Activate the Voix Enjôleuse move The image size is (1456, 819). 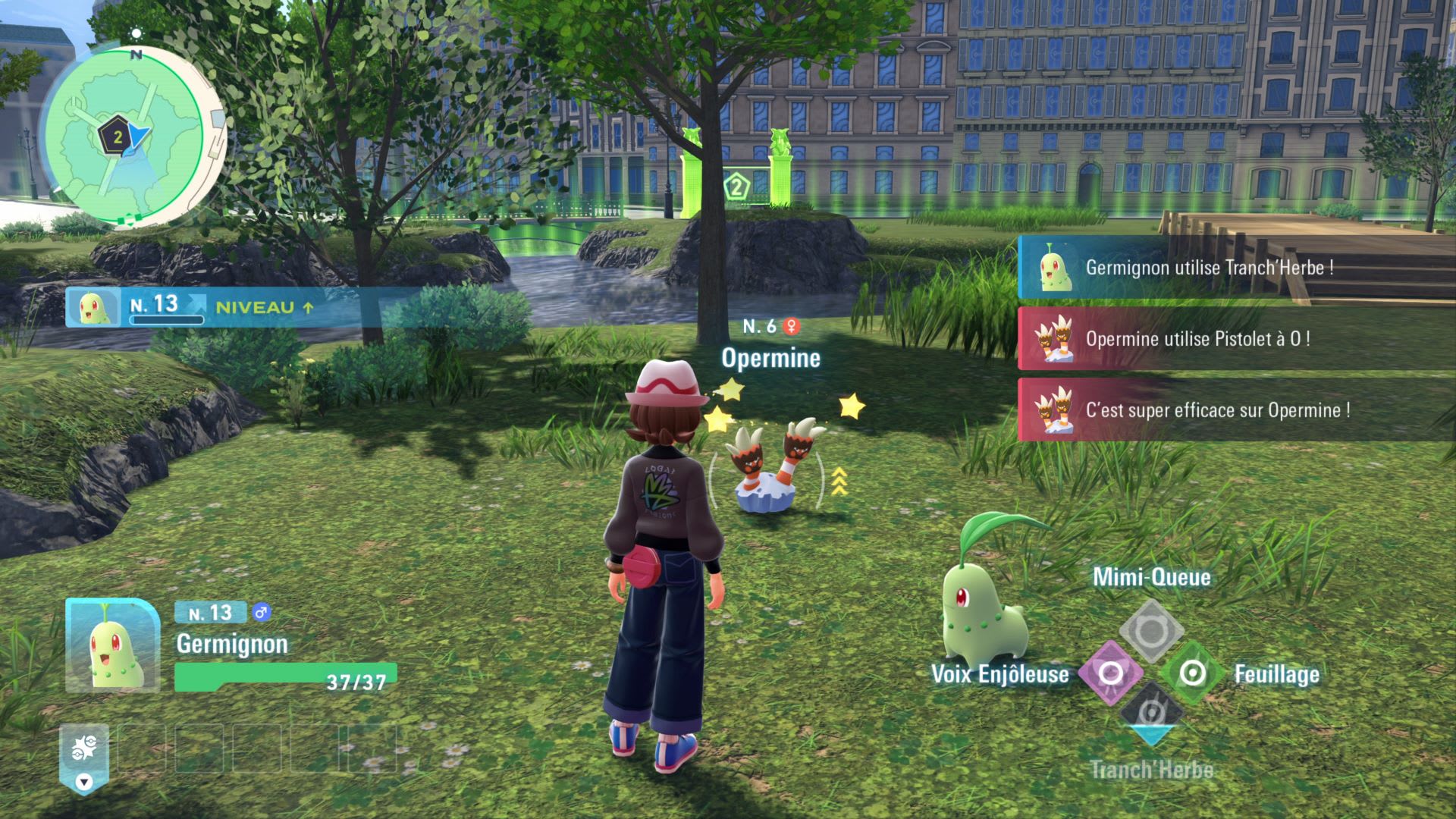(1110, 673)
